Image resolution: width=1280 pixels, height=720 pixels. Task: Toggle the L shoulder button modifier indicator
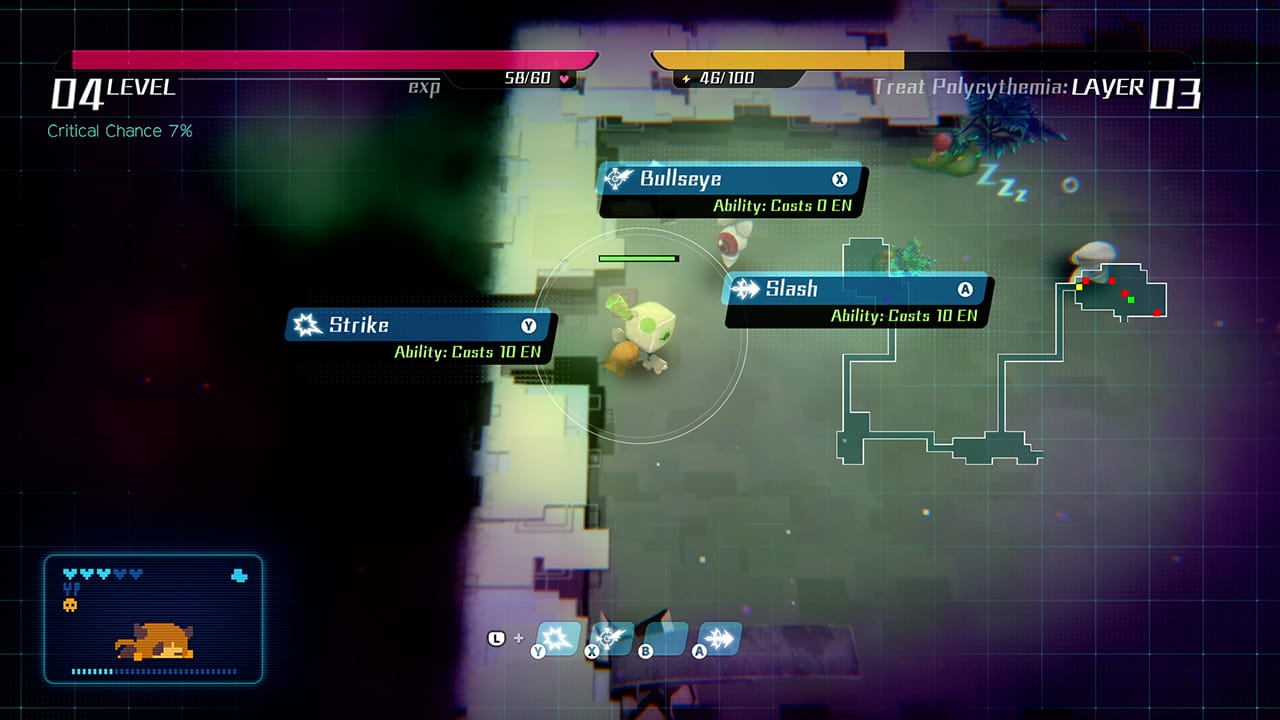click(x=496, y=637)
